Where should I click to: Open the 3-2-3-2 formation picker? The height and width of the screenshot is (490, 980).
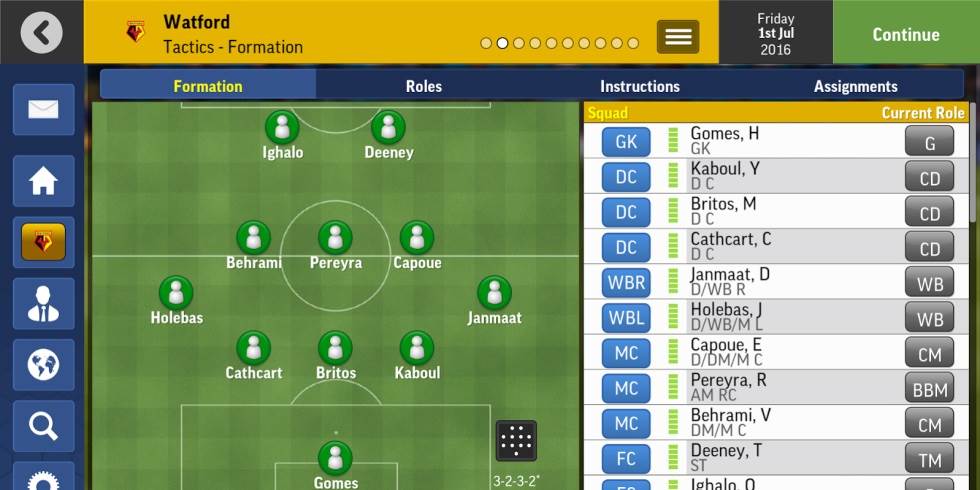click(x=516, y=441)
